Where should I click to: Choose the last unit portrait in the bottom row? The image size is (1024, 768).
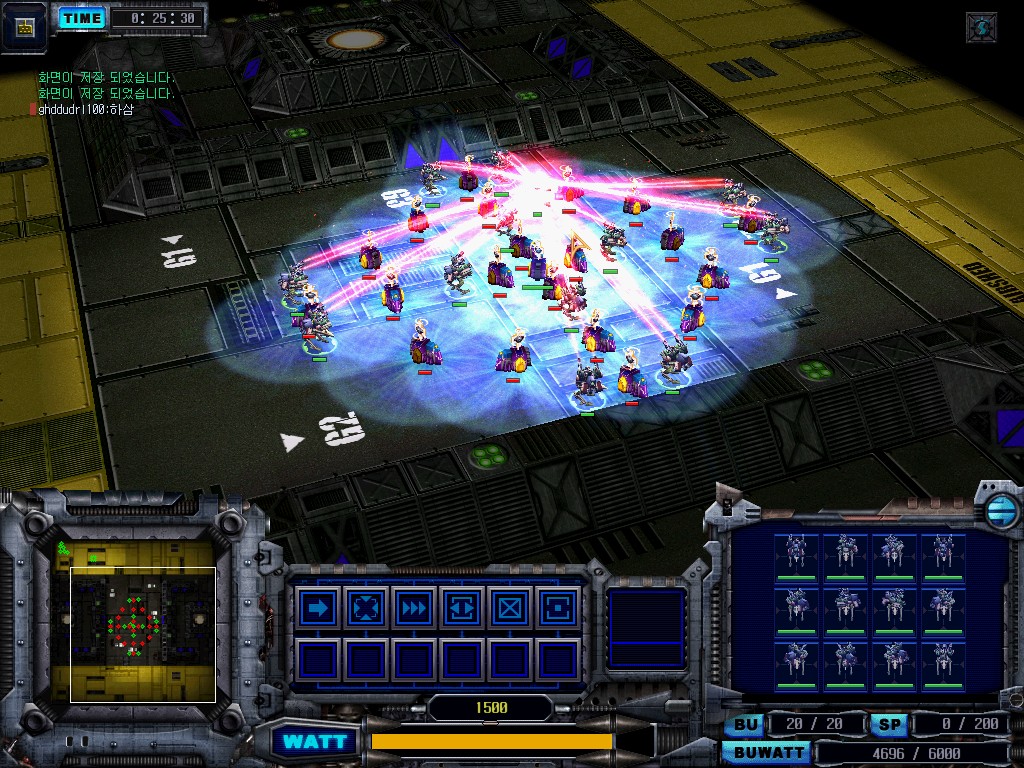coord(944,662)
